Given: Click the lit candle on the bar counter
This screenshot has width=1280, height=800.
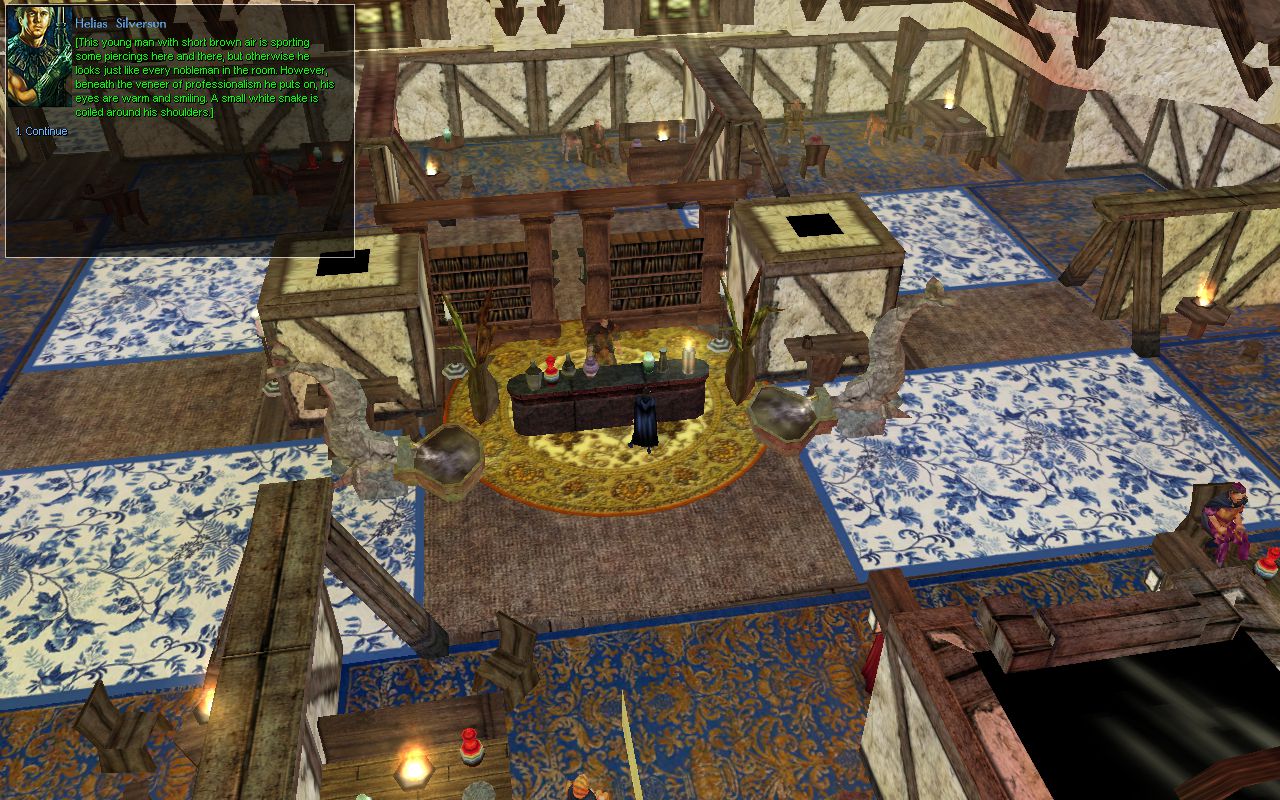Looking at the screenshot, I should 689,358.
